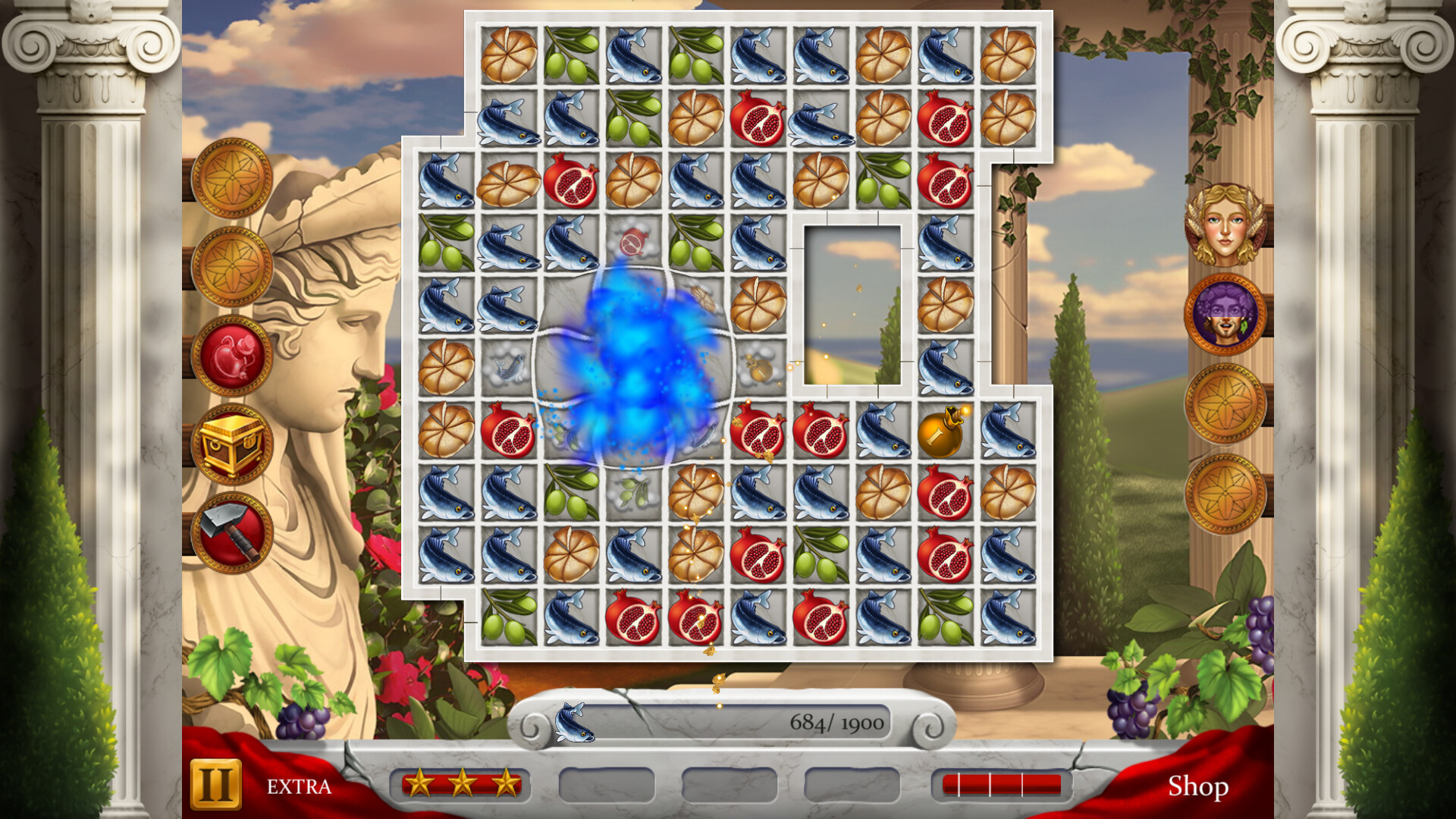Click the blue magic explosion on the board
The width and height of the screenshot is (1456, 819).
point(637,372)
